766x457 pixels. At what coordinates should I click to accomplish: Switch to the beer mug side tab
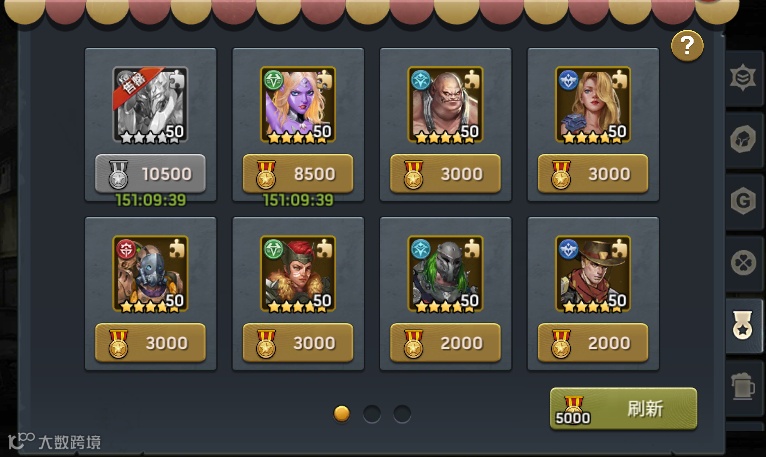click(x=743, y=387)
